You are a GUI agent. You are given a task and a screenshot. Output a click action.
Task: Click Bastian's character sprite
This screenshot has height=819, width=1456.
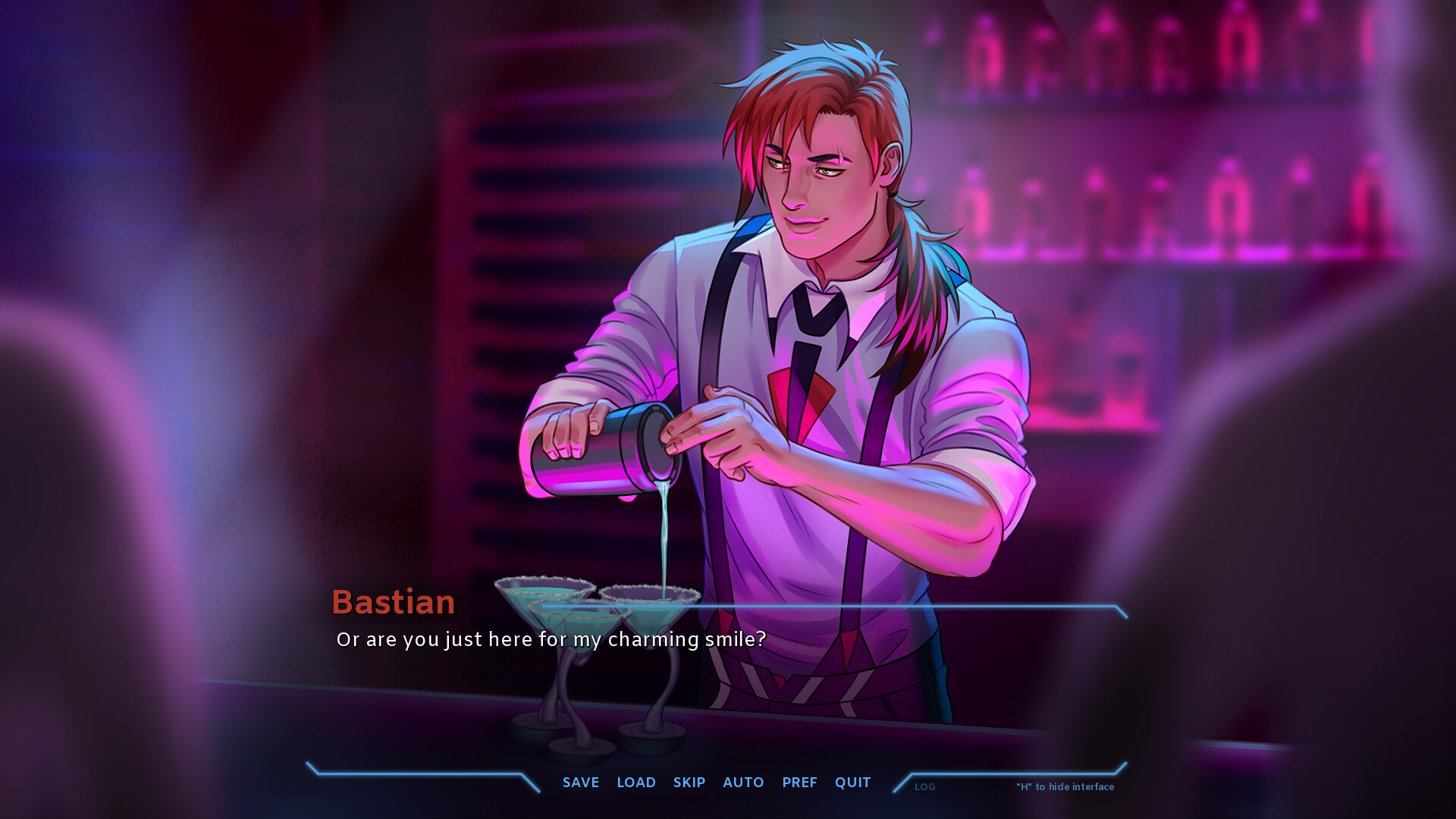click(x=819, y=227)
